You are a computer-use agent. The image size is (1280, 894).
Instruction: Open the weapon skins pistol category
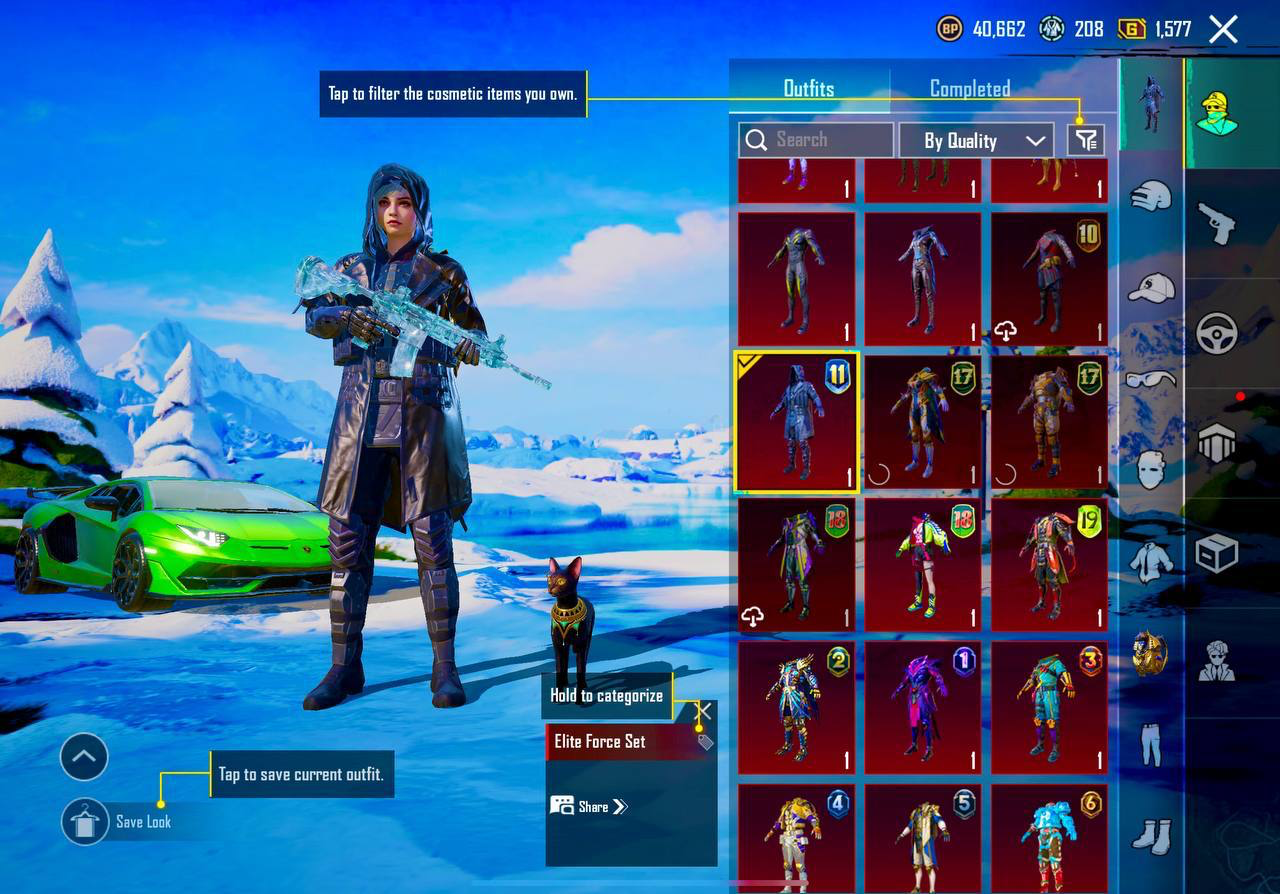pyautogui.click(x=1216, y=223)
